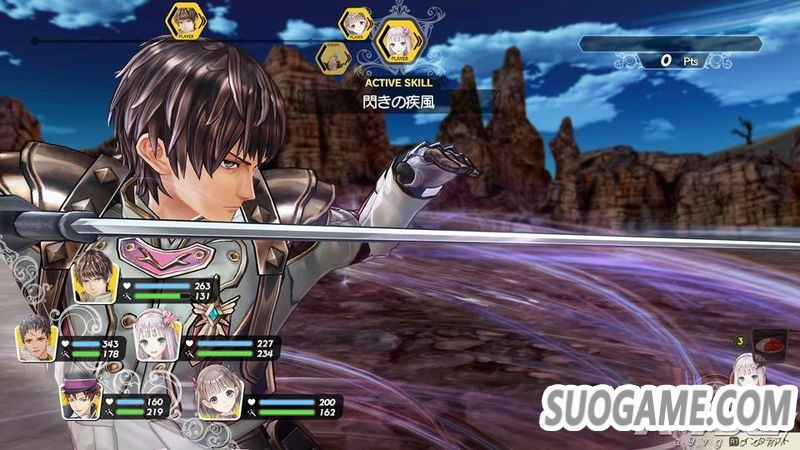Click the enemy turn-order hexagon icon
The image size is (800, 450).
click(333, 58)
